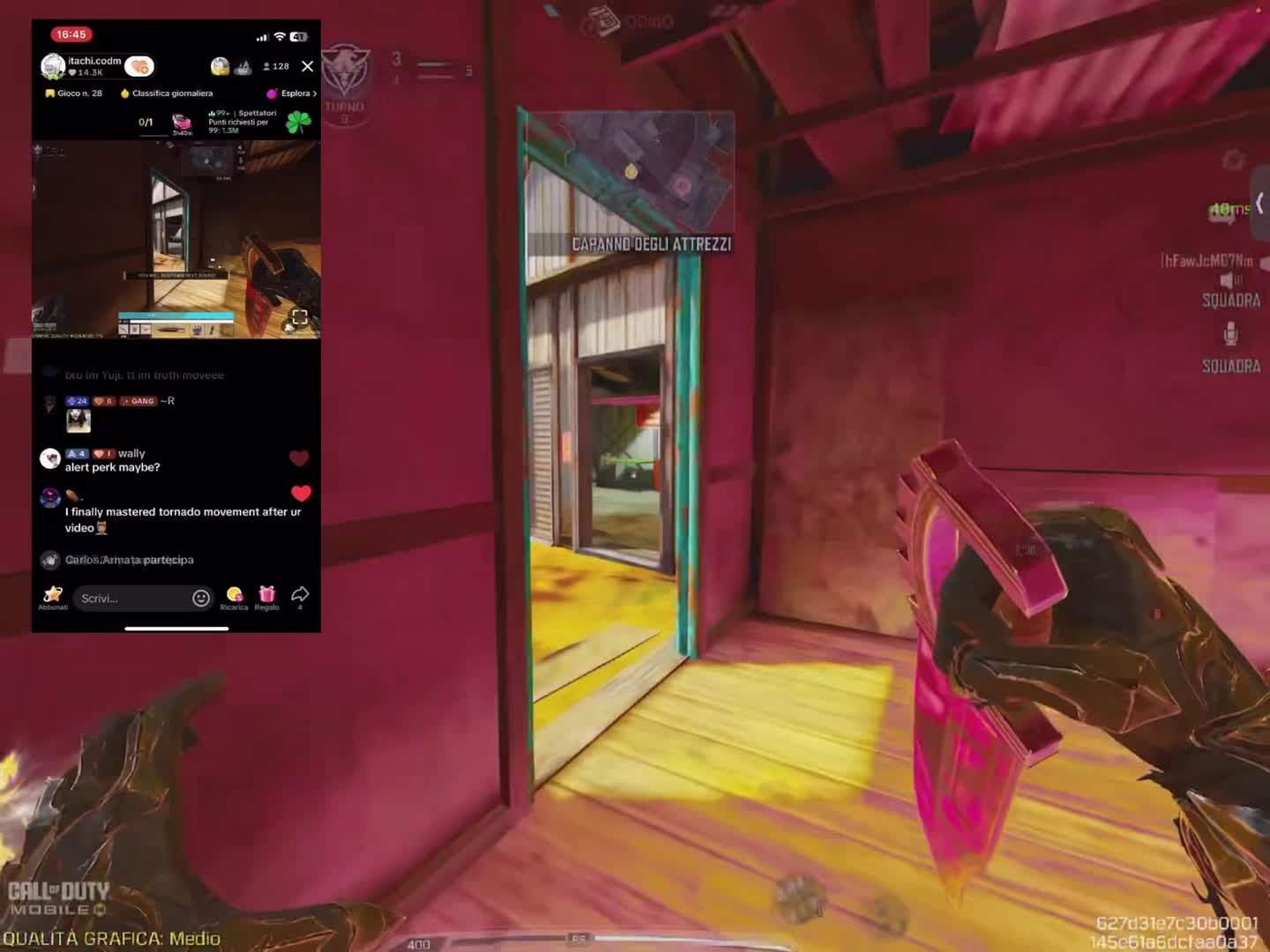Open the Gioco n. 28 tag
1270x952 pixels.
pos(73,93)
